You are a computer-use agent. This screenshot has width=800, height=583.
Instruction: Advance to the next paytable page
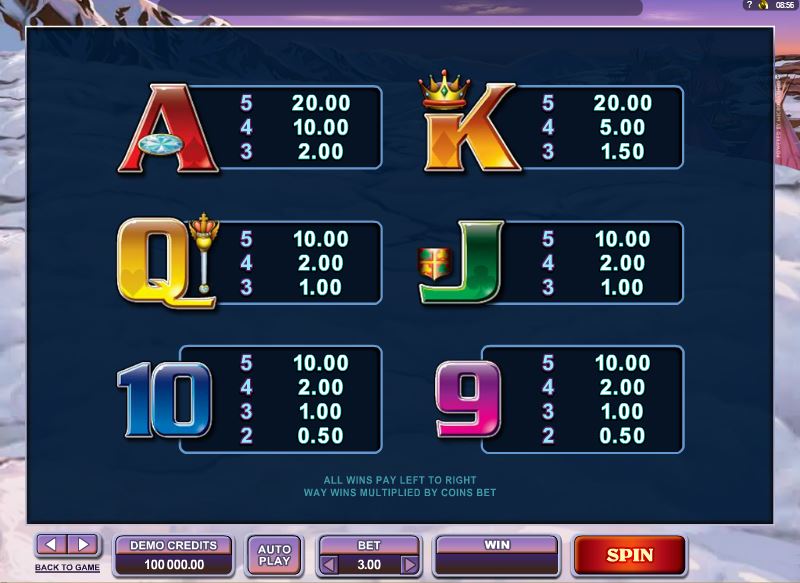tap(84, 545)
